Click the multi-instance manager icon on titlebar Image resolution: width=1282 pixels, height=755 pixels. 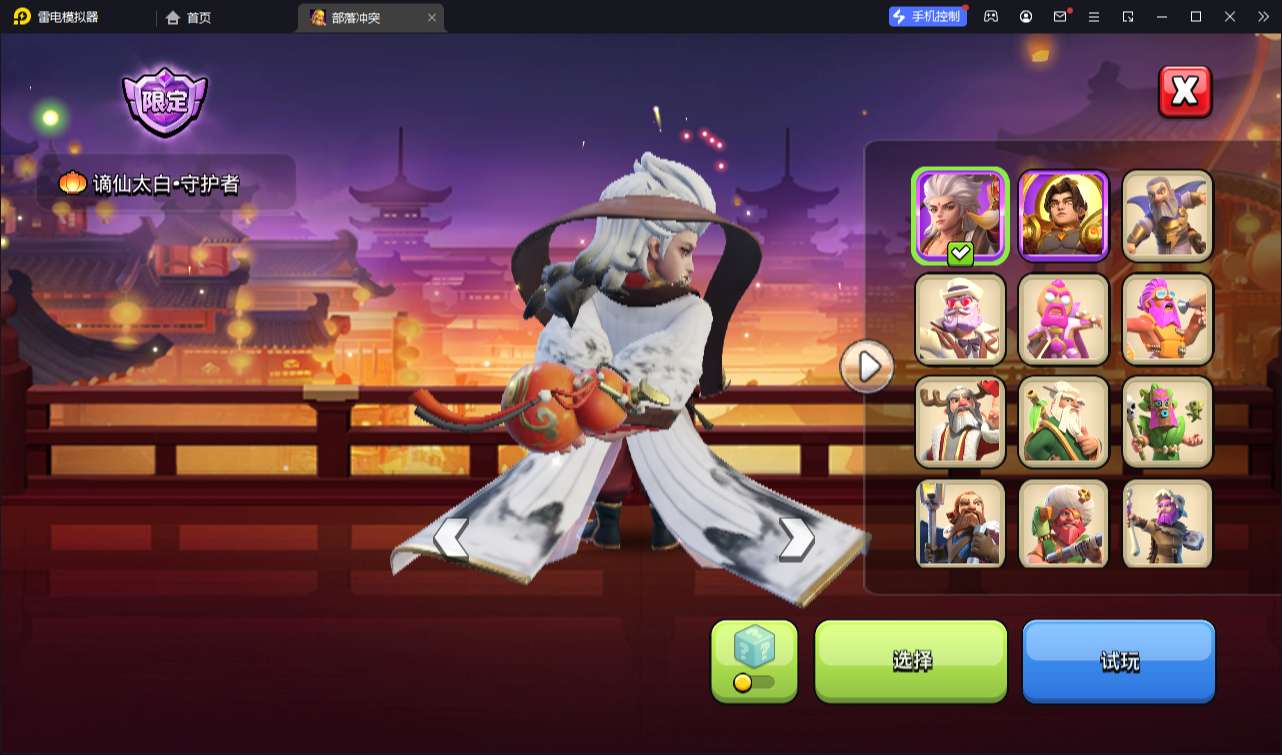[1129, 17]
